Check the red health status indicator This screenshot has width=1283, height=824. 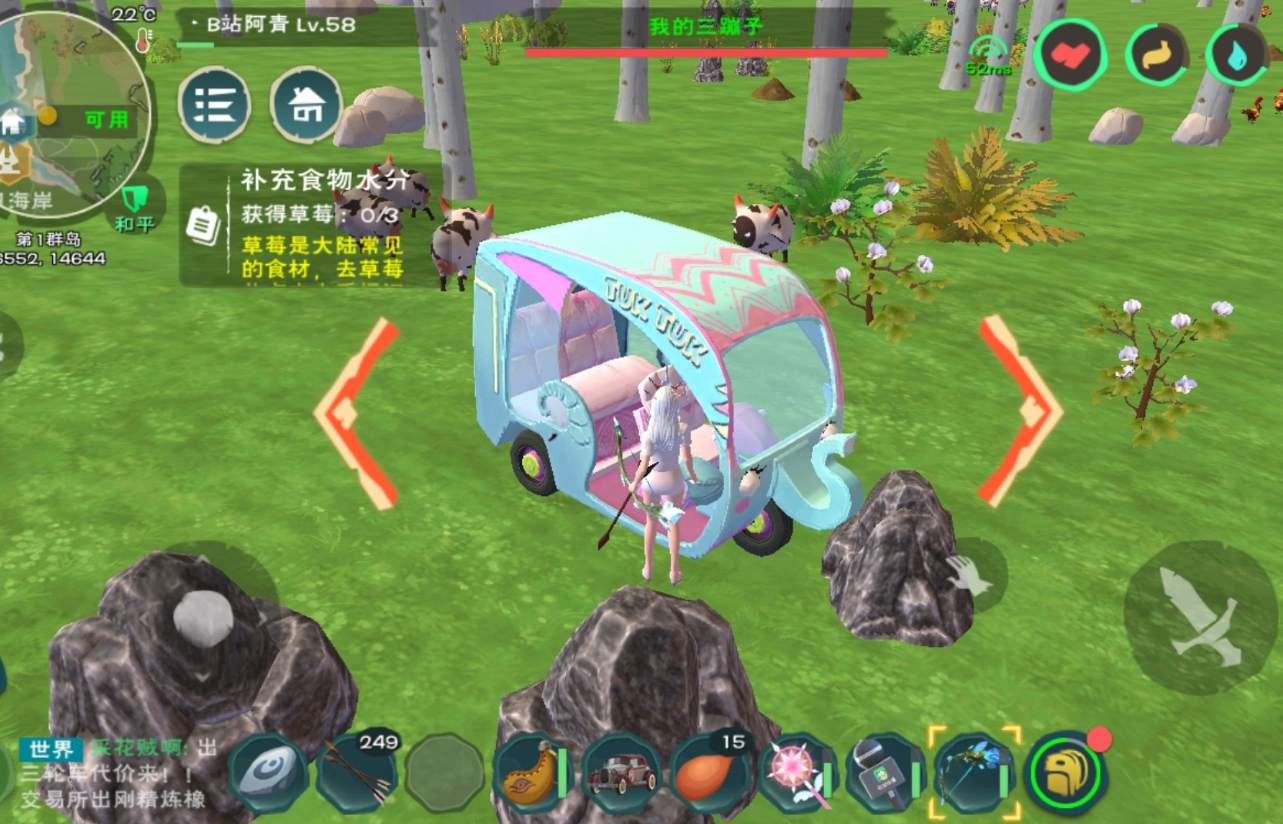pos(1072,57)
